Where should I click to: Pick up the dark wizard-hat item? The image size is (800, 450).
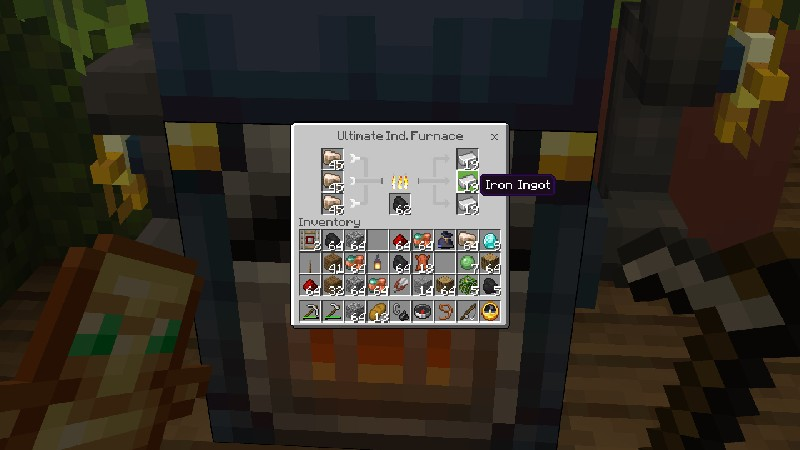click(x=445, y=239)
